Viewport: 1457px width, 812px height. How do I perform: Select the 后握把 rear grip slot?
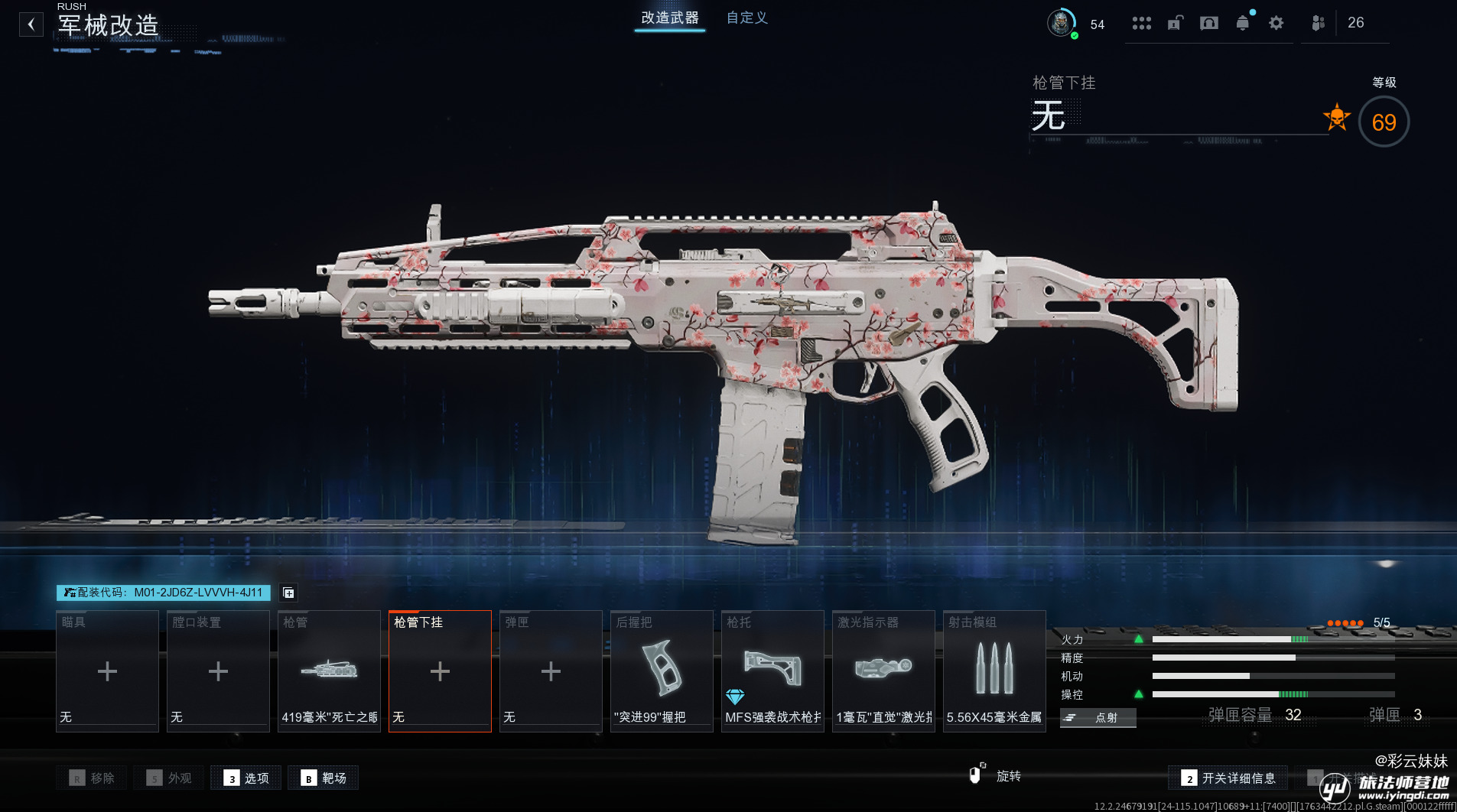662,671
